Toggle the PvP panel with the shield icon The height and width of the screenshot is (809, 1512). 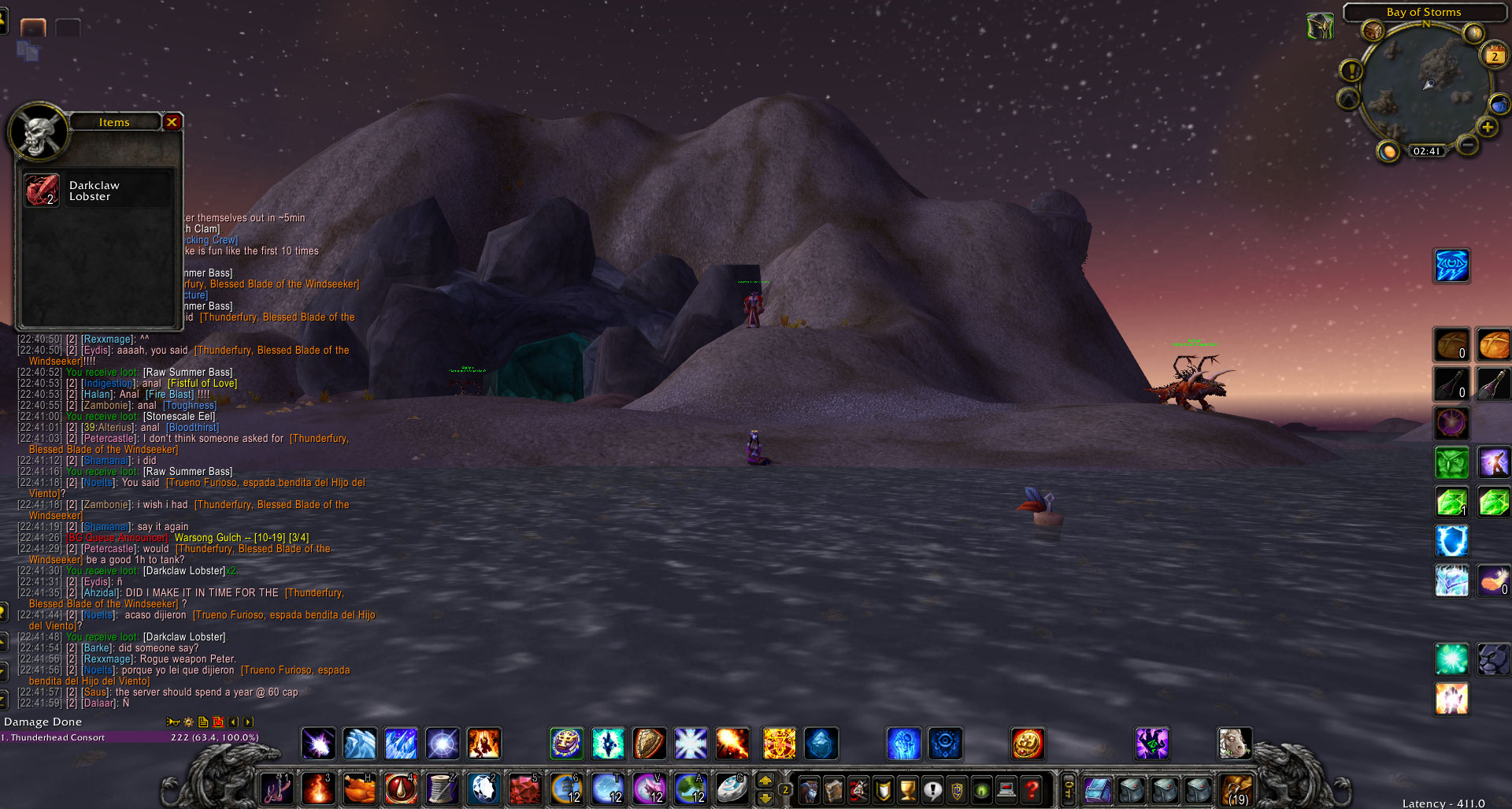tap(884, 790)
